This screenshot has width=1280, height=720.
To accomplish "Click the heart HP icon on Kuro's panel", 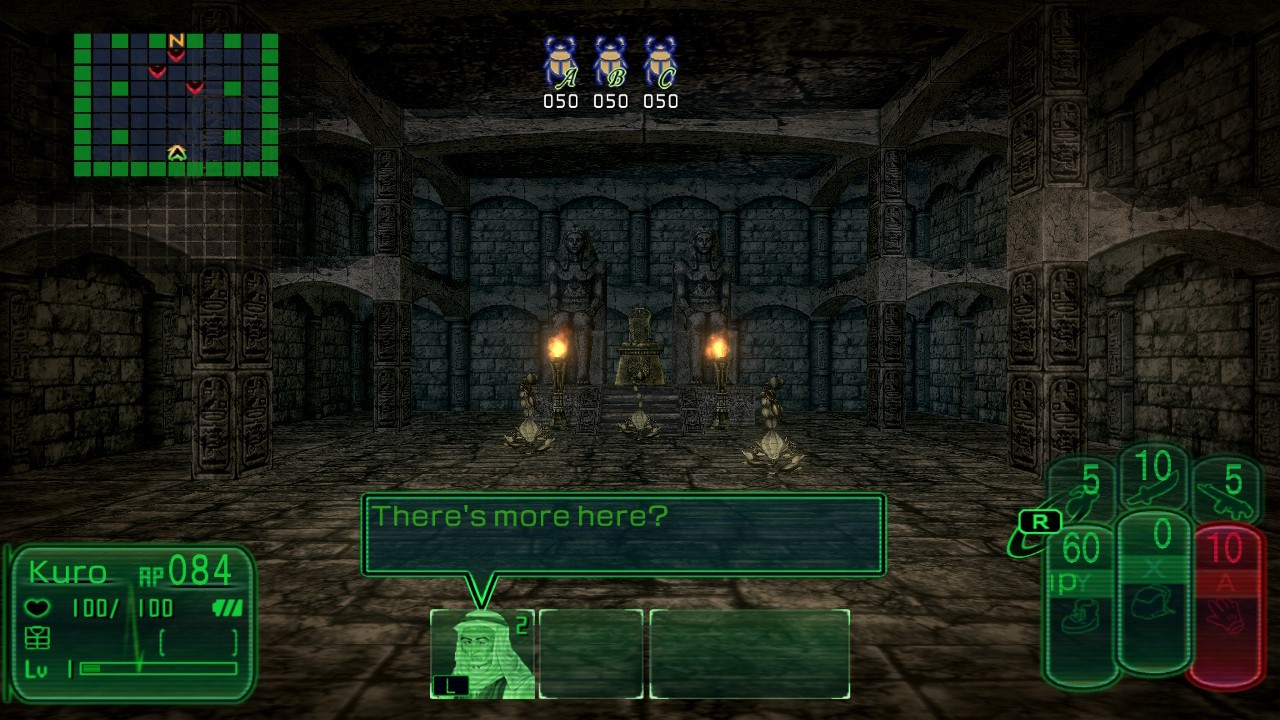I will pyautogui.click(x=37, y=607).
